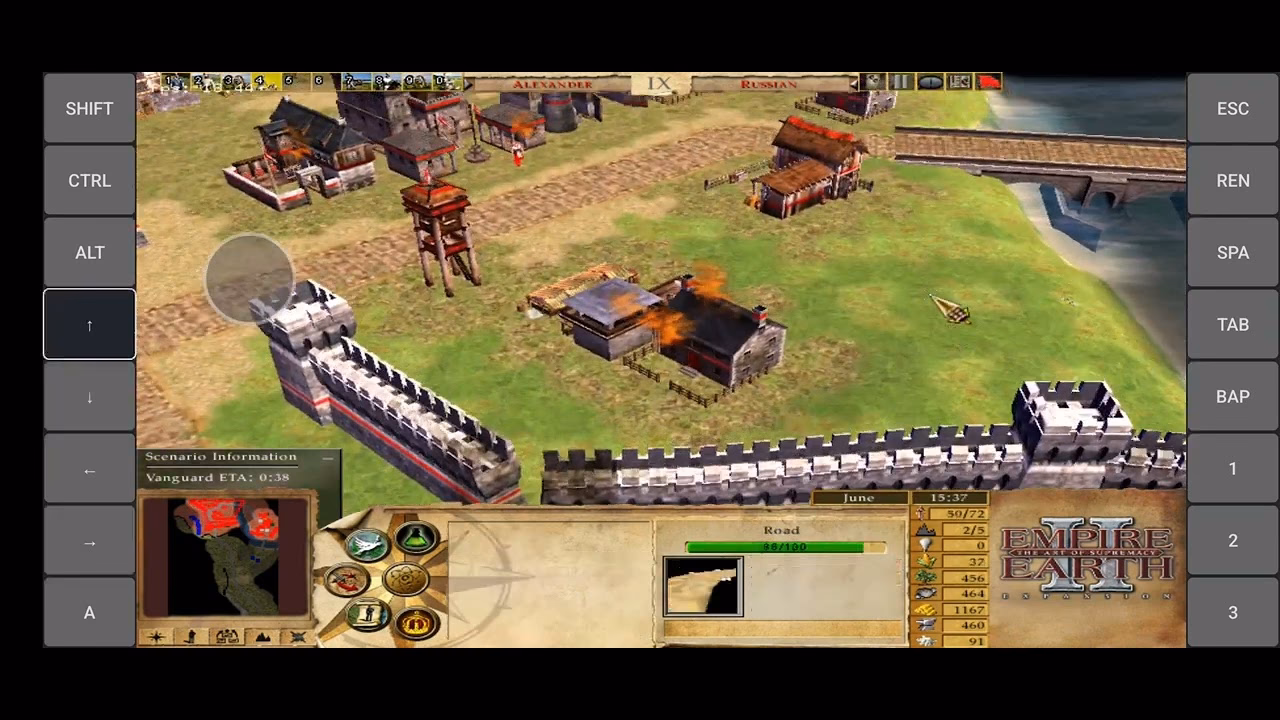Toggle the units filter below the minimap
The height and width of the screenshot is (720, 1280).
click(x=190, y=636)
